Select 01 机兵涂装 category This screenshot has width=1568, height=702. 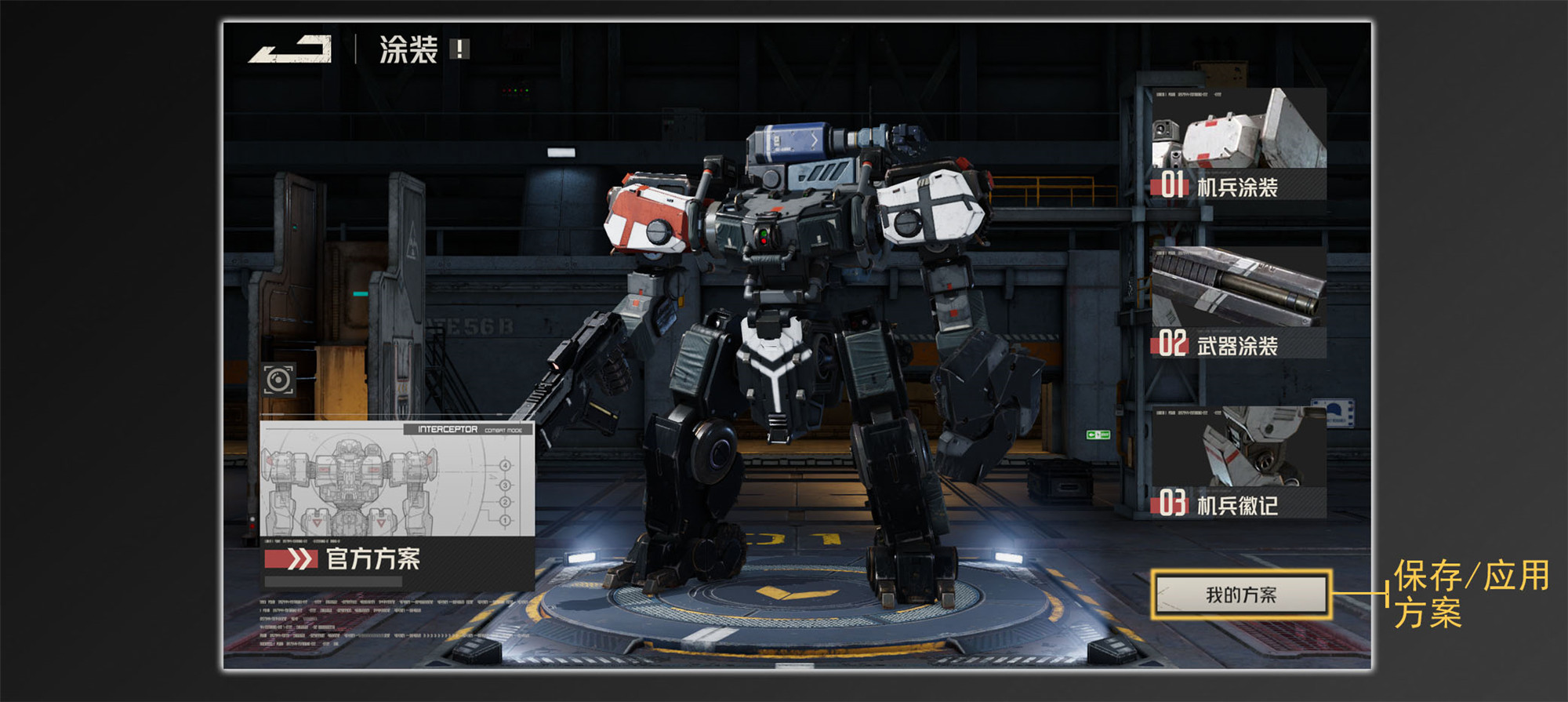[1238, 144]
